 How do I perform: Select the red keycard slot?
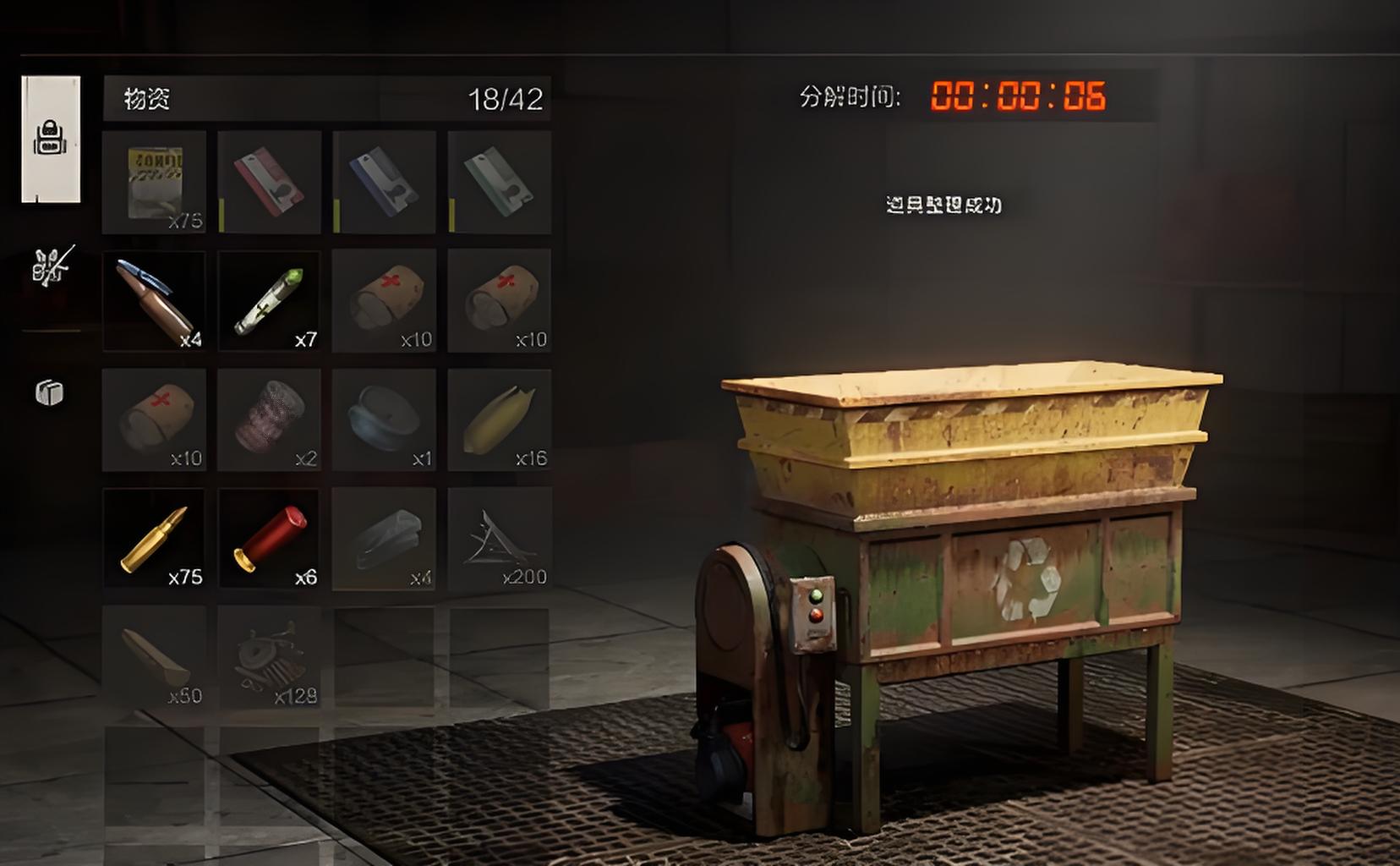point(270,182)
